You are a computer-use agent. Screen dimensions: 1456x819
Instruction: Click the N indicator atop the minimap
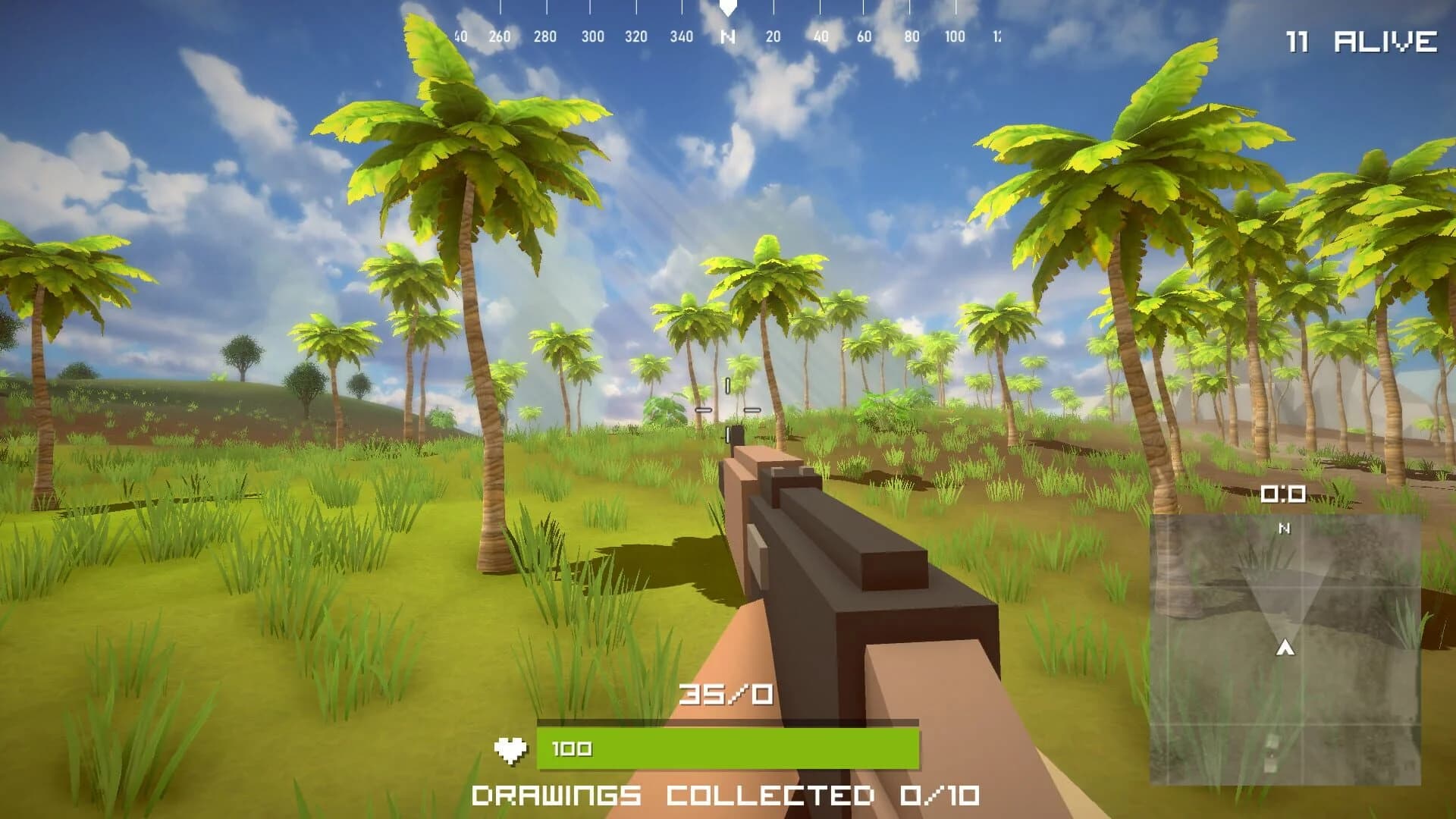point(1284,527)
